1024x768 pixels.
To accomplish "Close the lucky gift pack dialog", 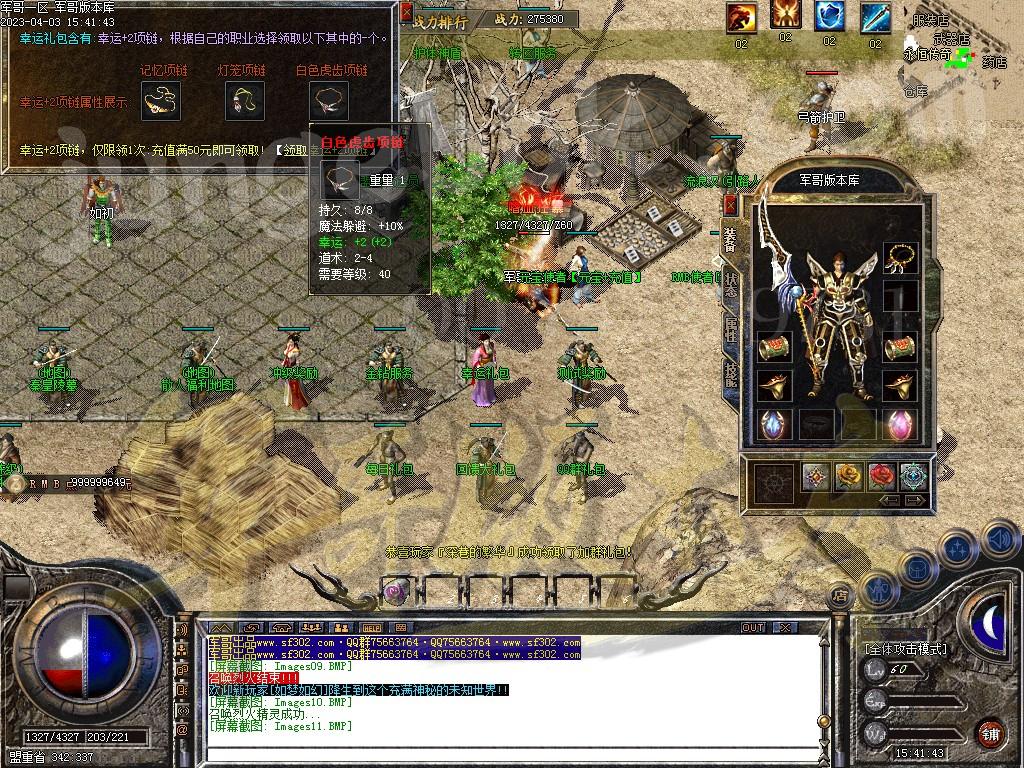I will pyautogui.click(x=406, y=12).
